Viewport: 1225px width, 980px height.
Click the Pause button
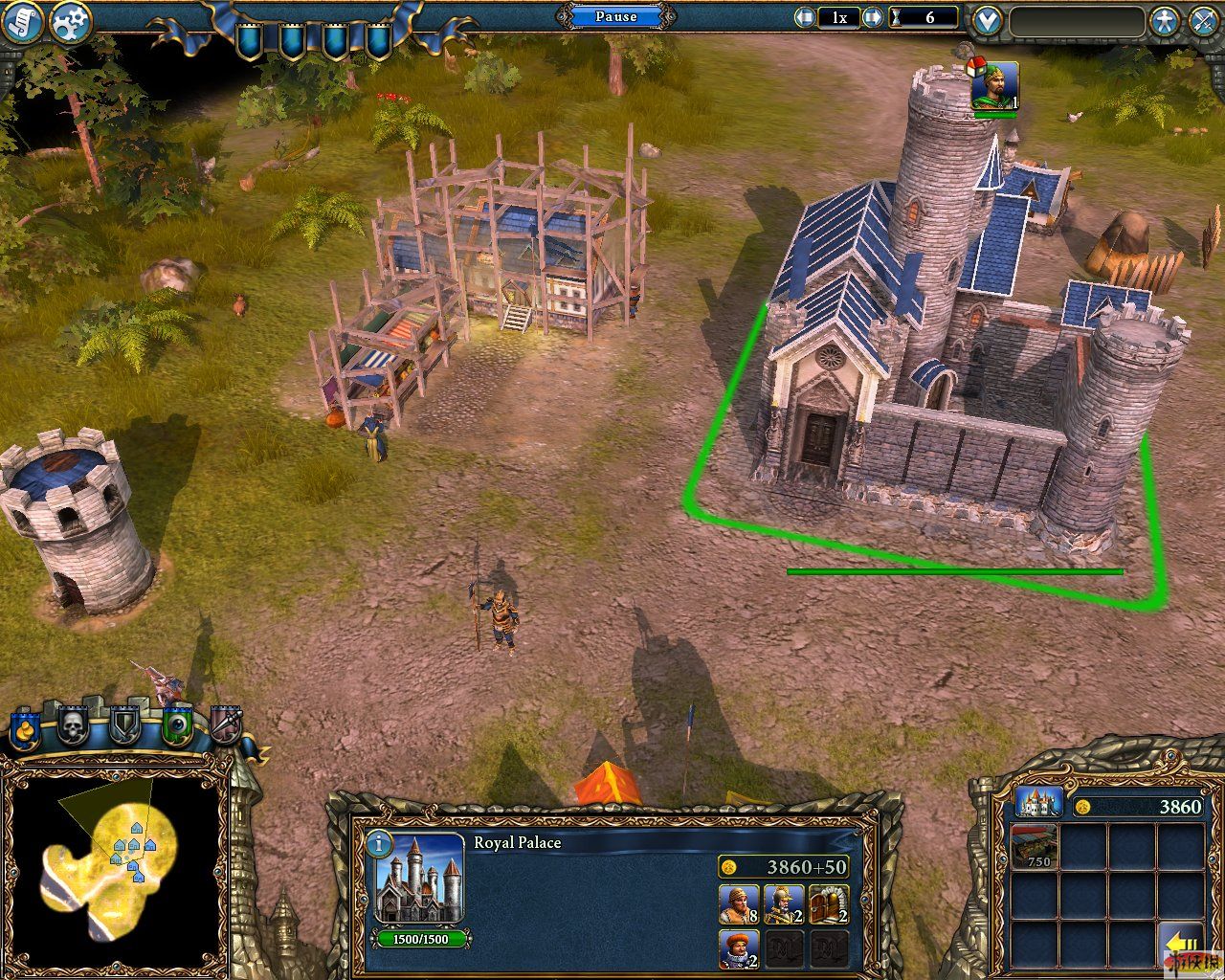pos(615,16)
